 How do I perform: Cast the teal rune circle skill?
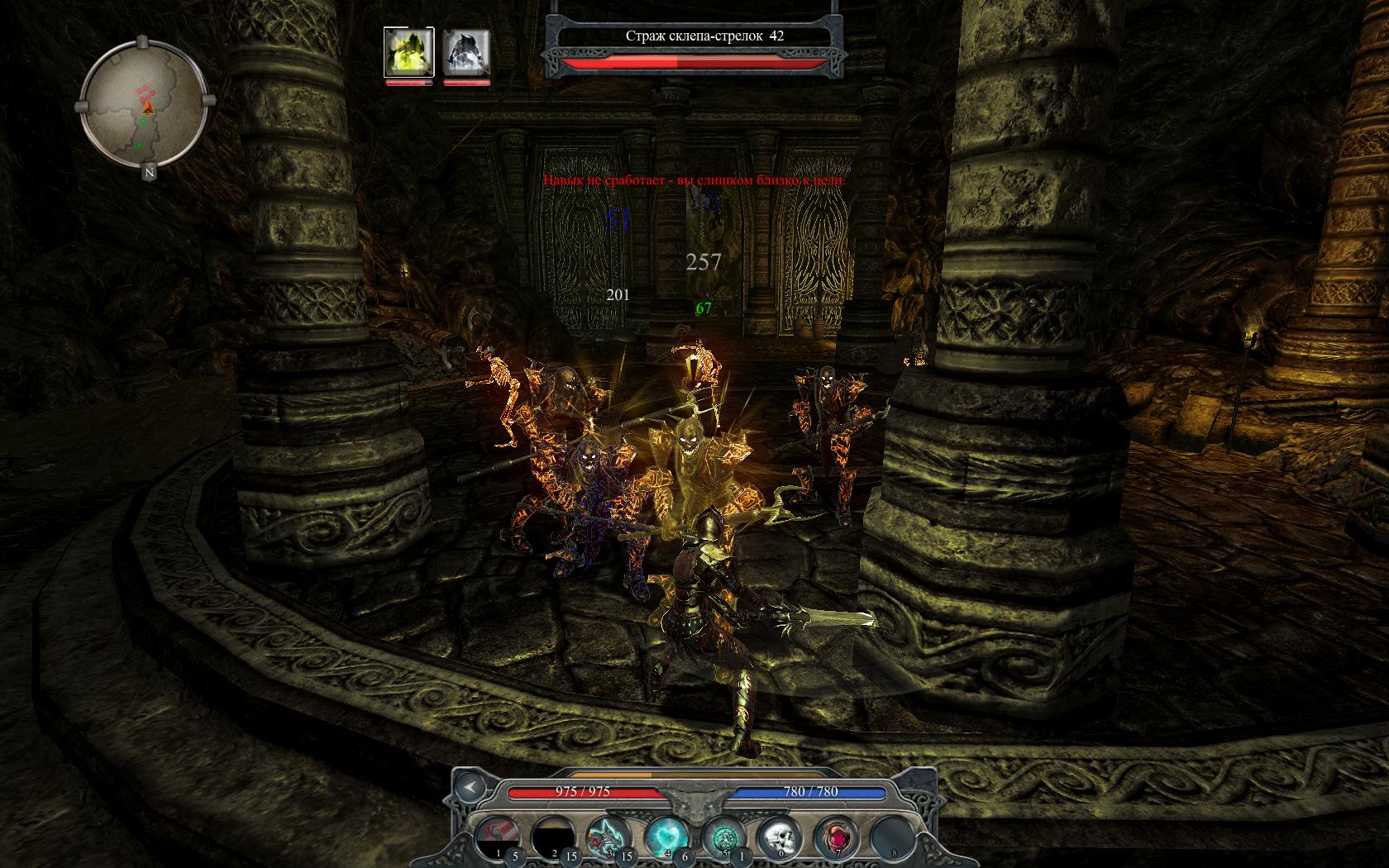coord(723,835)
